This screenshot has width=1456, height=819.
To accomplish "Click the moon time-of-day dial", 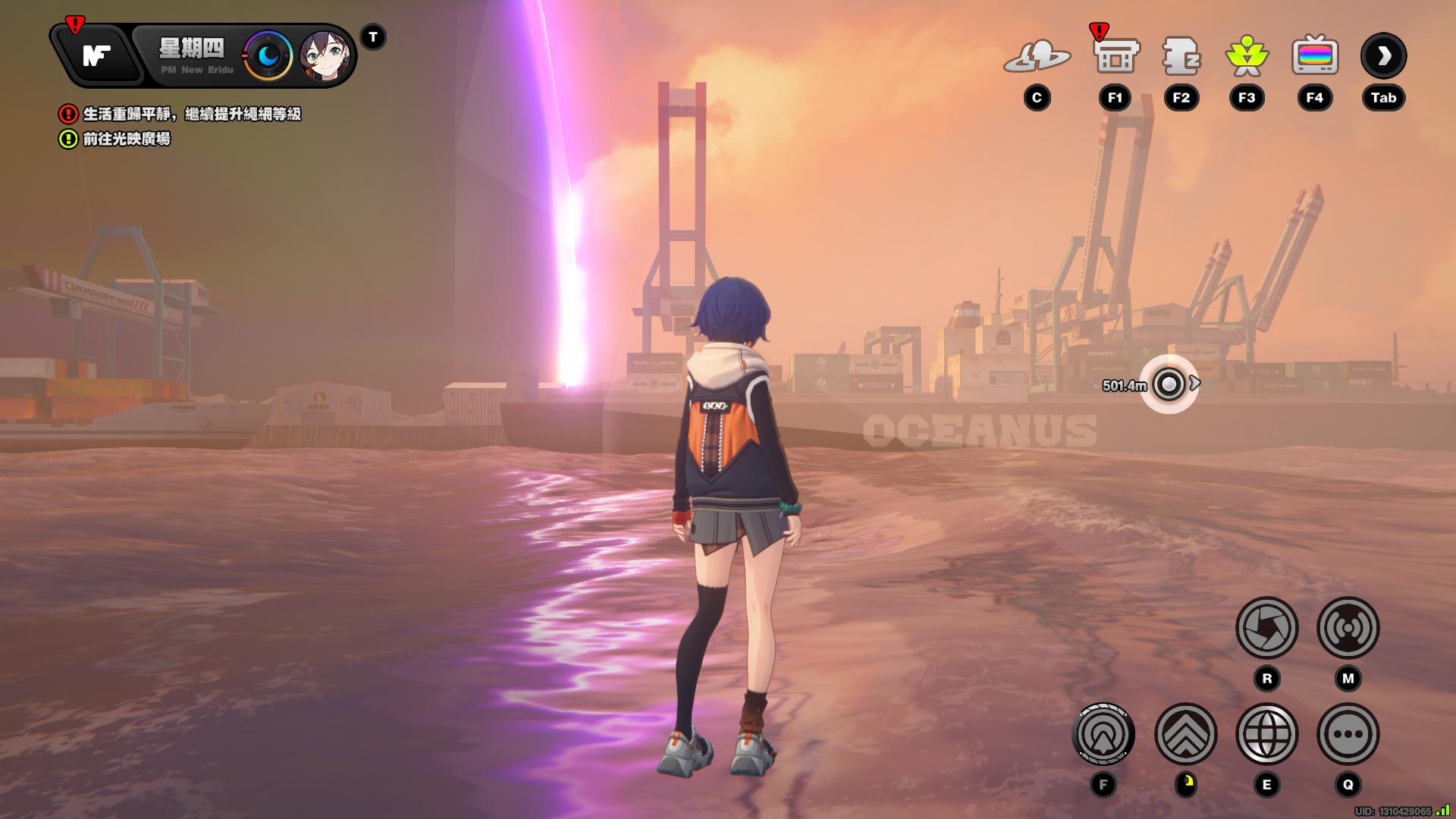I will pyautogui.click(x=268, y=56).
